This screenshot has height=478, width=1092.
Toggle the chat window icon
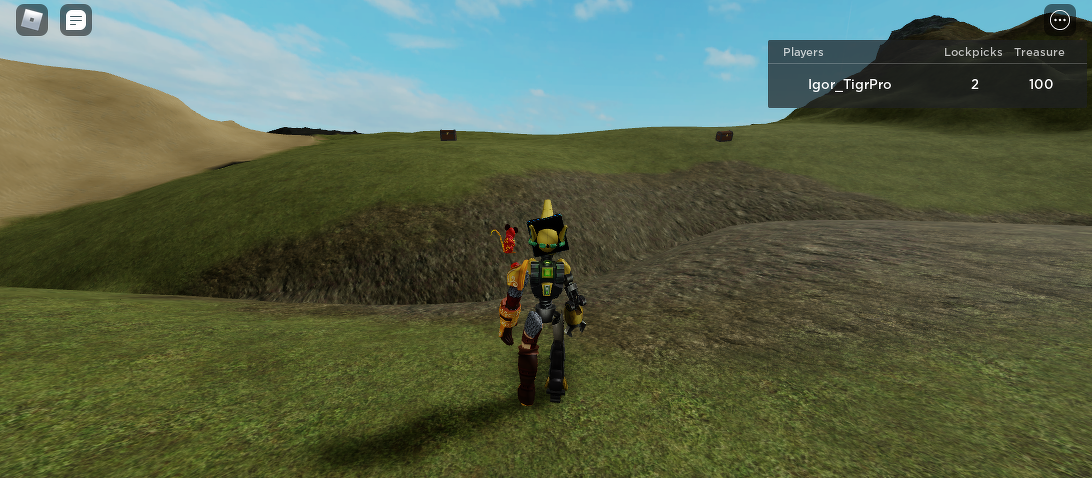pos(76,20)
